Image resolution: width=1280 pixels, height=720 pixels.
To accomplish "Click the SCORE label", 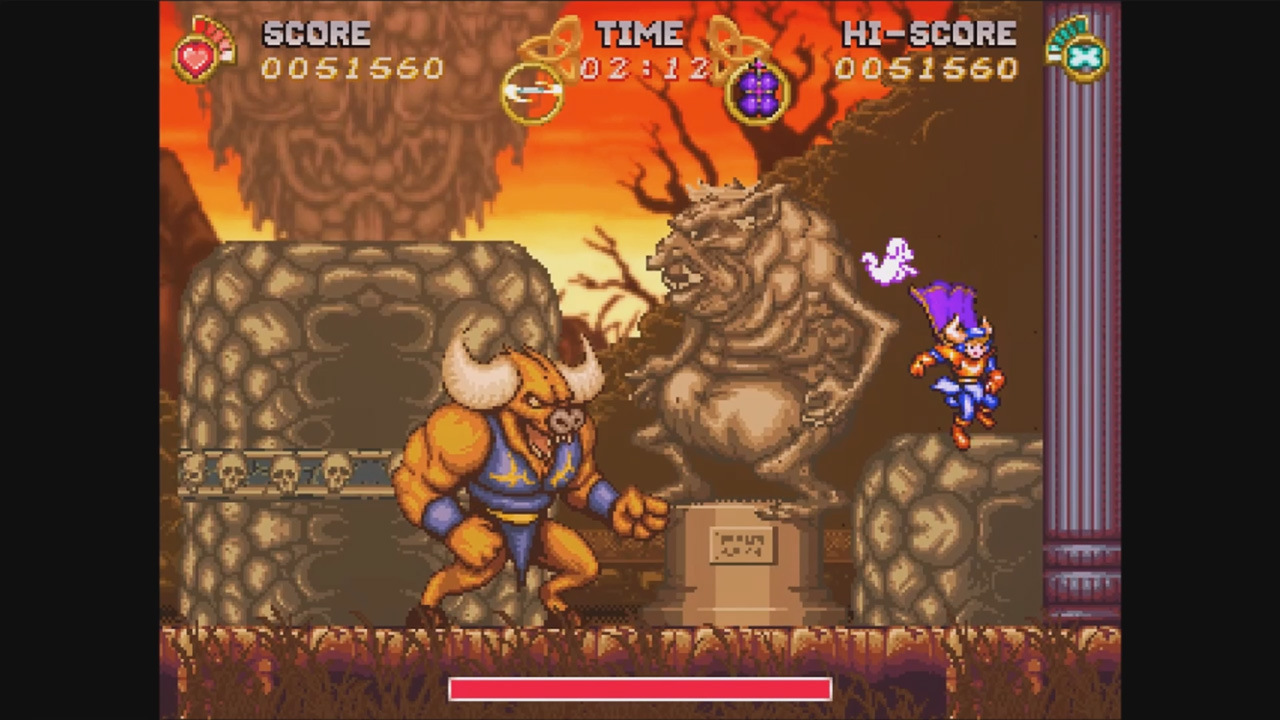I will coord(315,33).
